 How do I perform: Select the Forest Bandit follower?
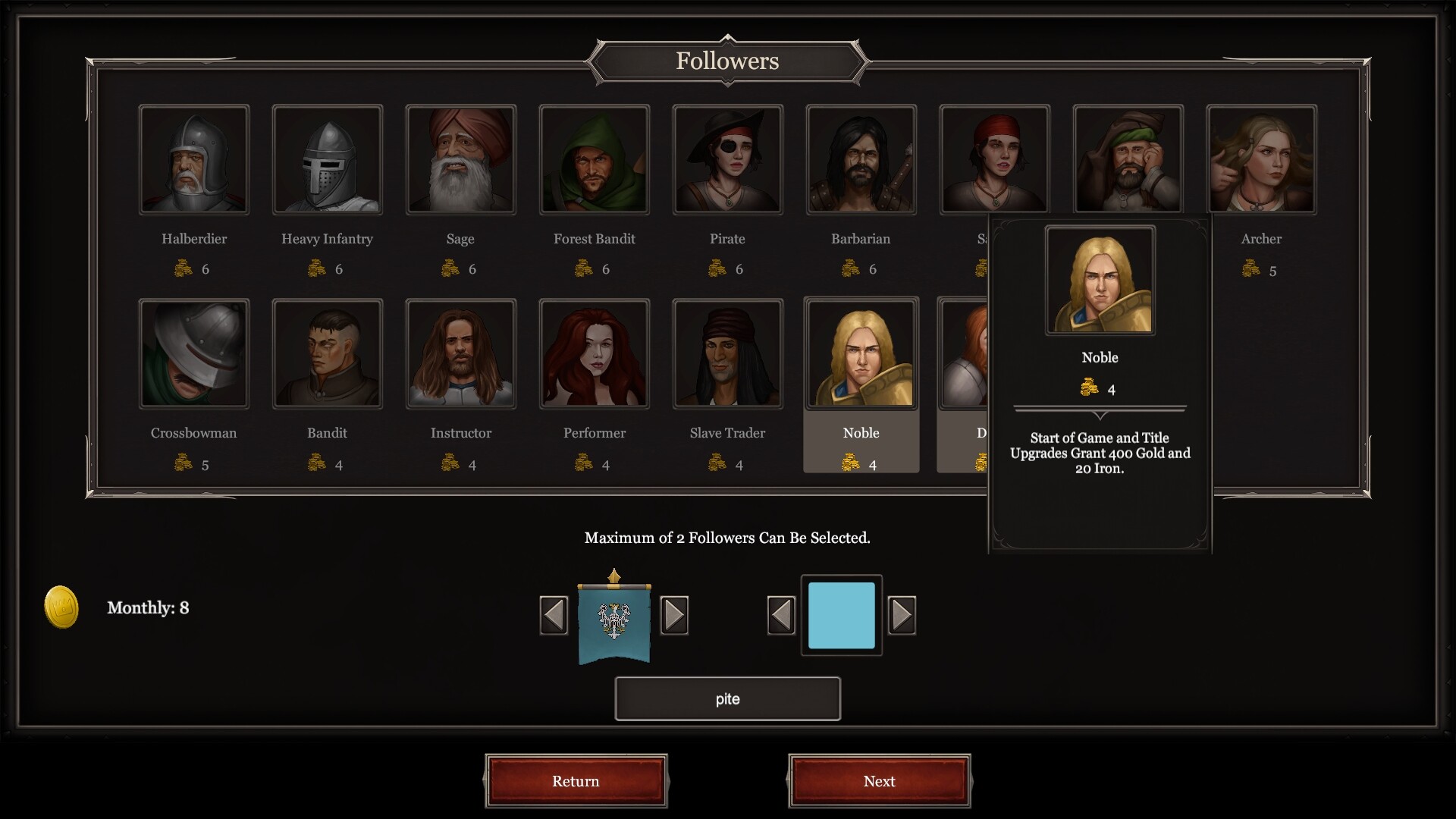(595, 160)
